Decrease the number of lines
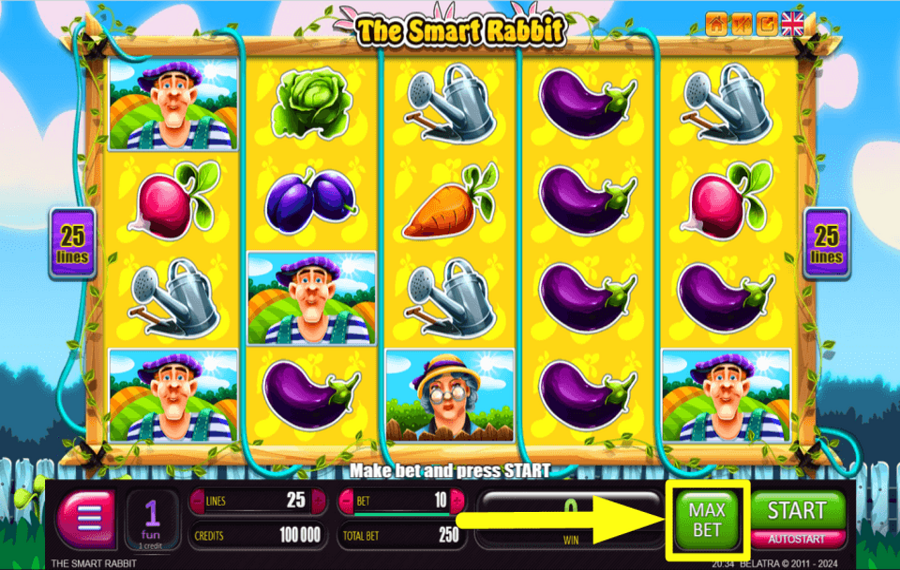The width and height of the screenshot is (900, 570). [196, 500]
